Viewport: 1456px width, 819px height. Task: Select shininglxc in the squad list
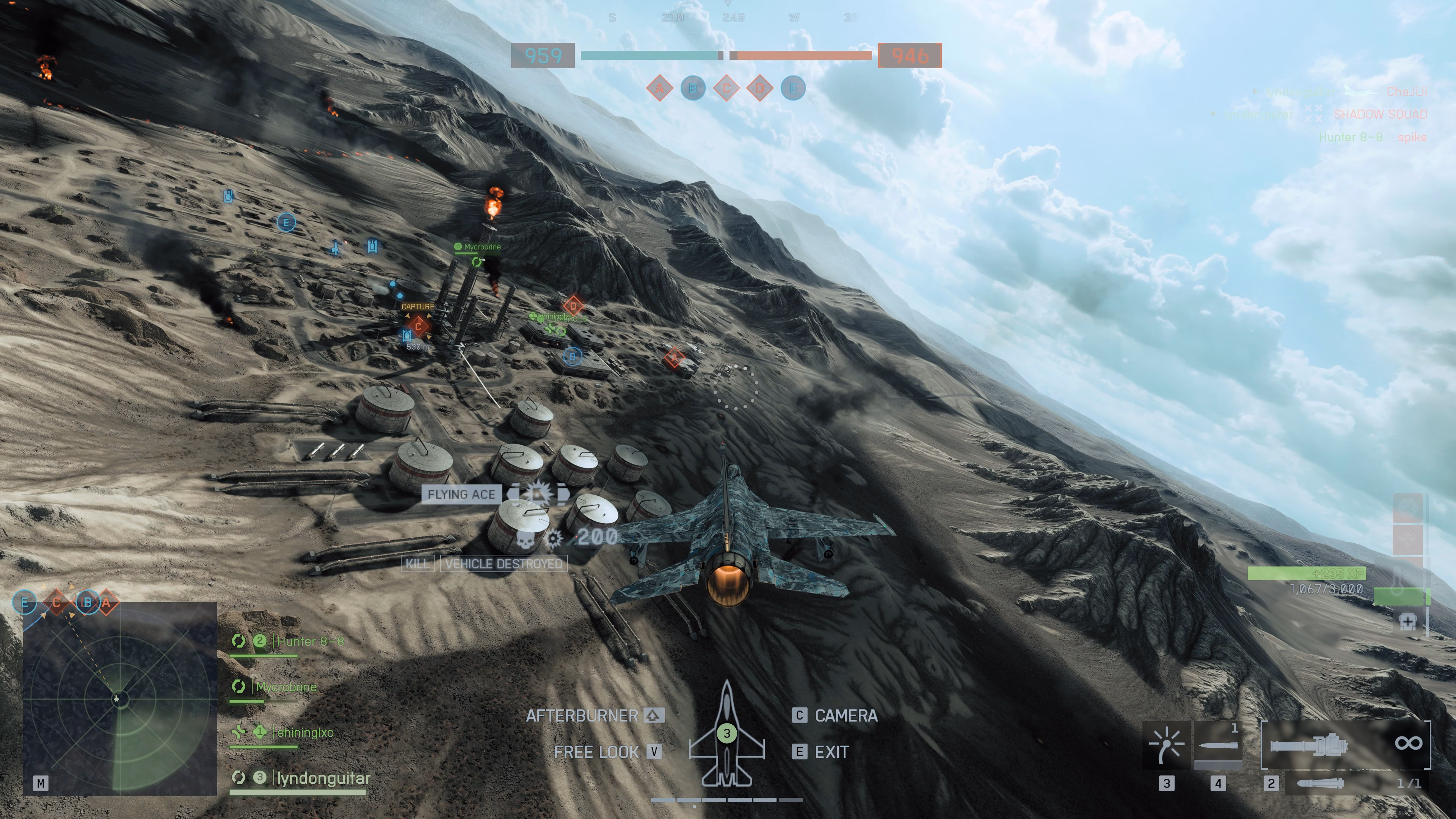tap(305, 733)
